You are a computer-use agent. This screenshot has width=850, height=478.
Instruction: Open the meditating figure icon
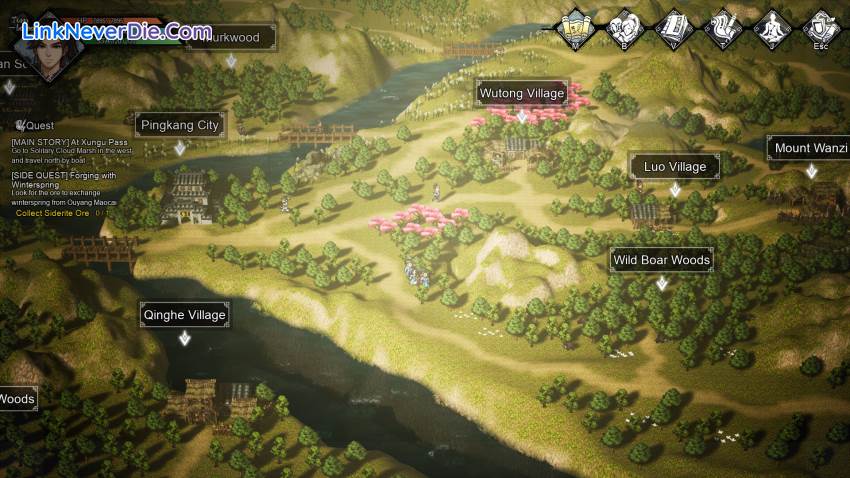point(772,25)
